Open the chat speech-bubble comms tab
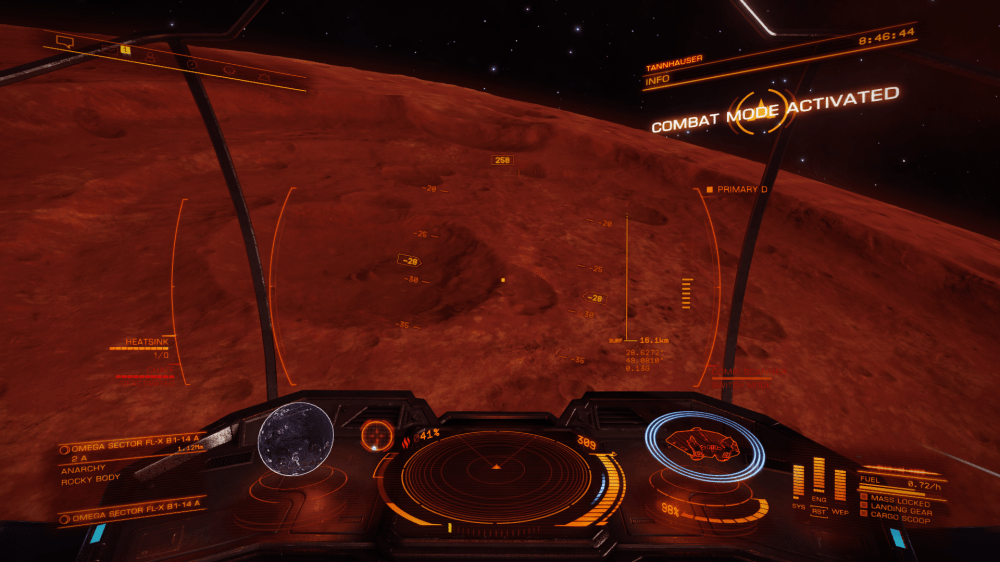The width and height of the screenshot is (1000, 562). (65, 42)
